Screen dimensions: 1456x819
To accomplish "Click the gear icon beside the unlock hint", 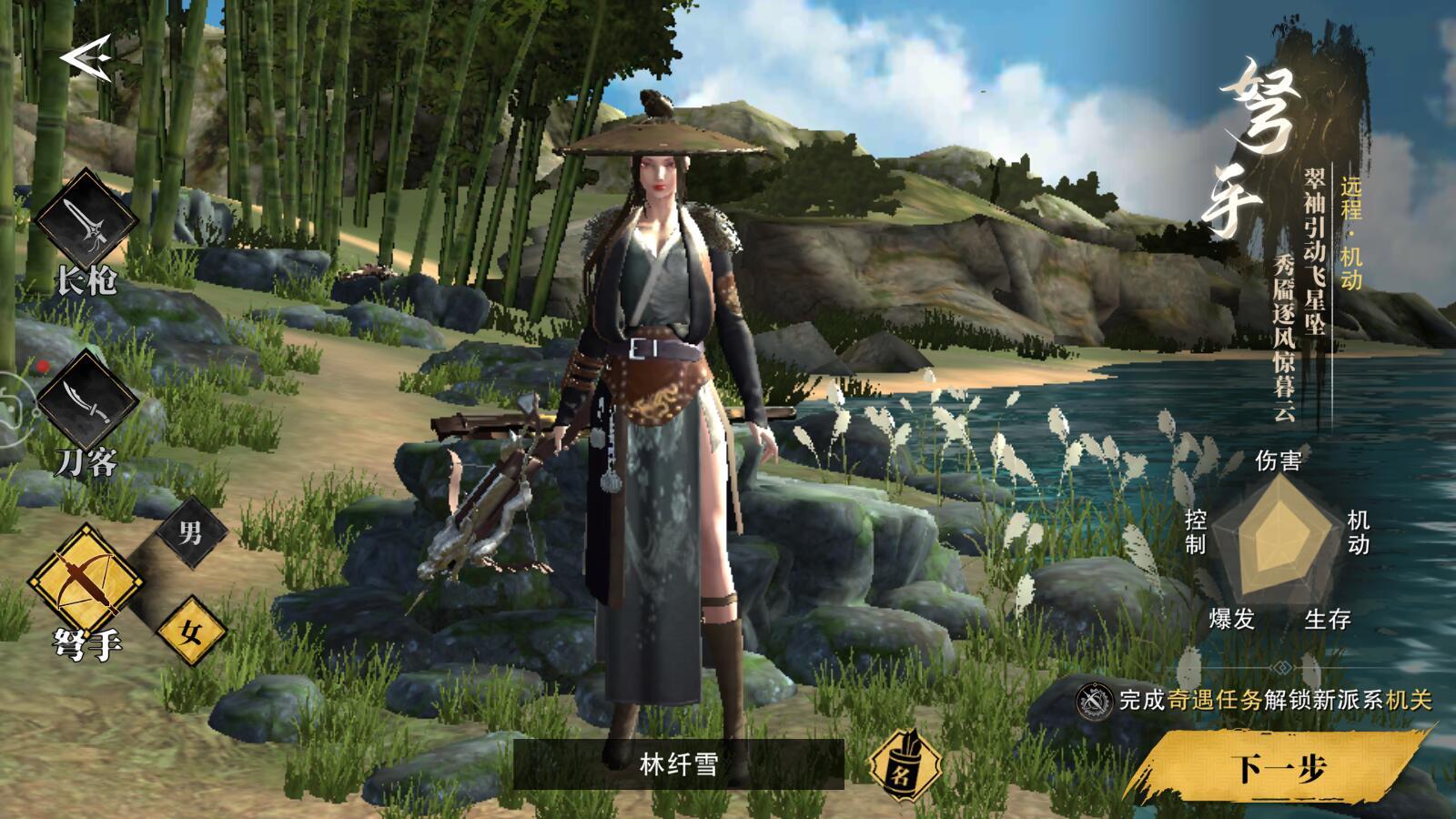I will click(x=1094, y=703).
